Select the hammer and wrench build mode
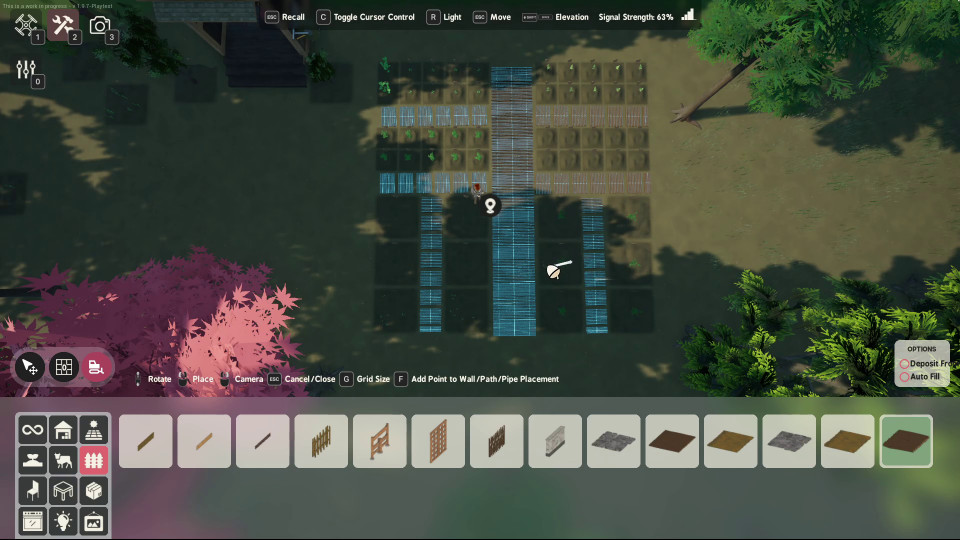 click(62, 25)
